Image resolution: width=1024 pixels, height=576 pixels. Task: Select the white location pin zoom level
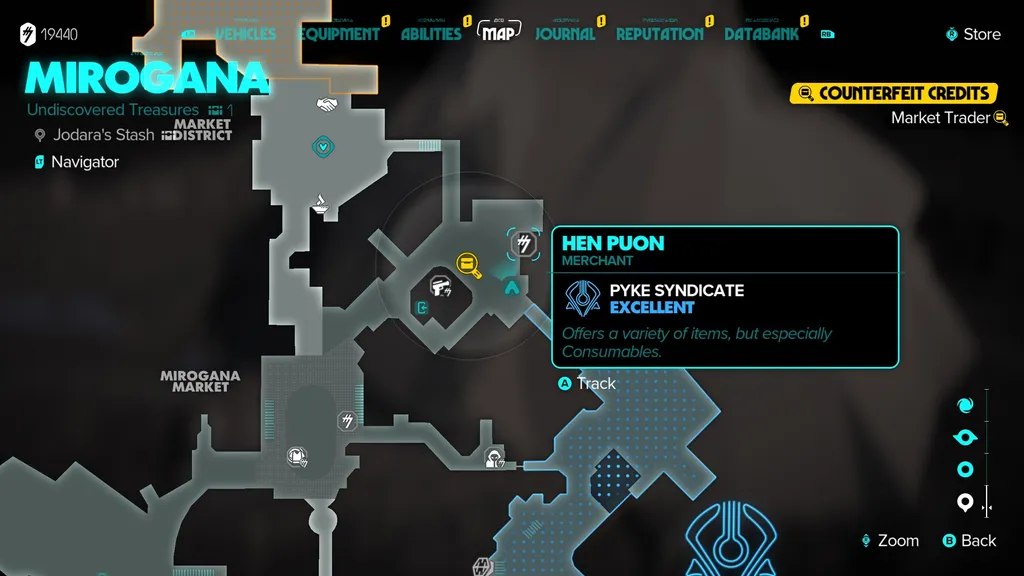965,503
